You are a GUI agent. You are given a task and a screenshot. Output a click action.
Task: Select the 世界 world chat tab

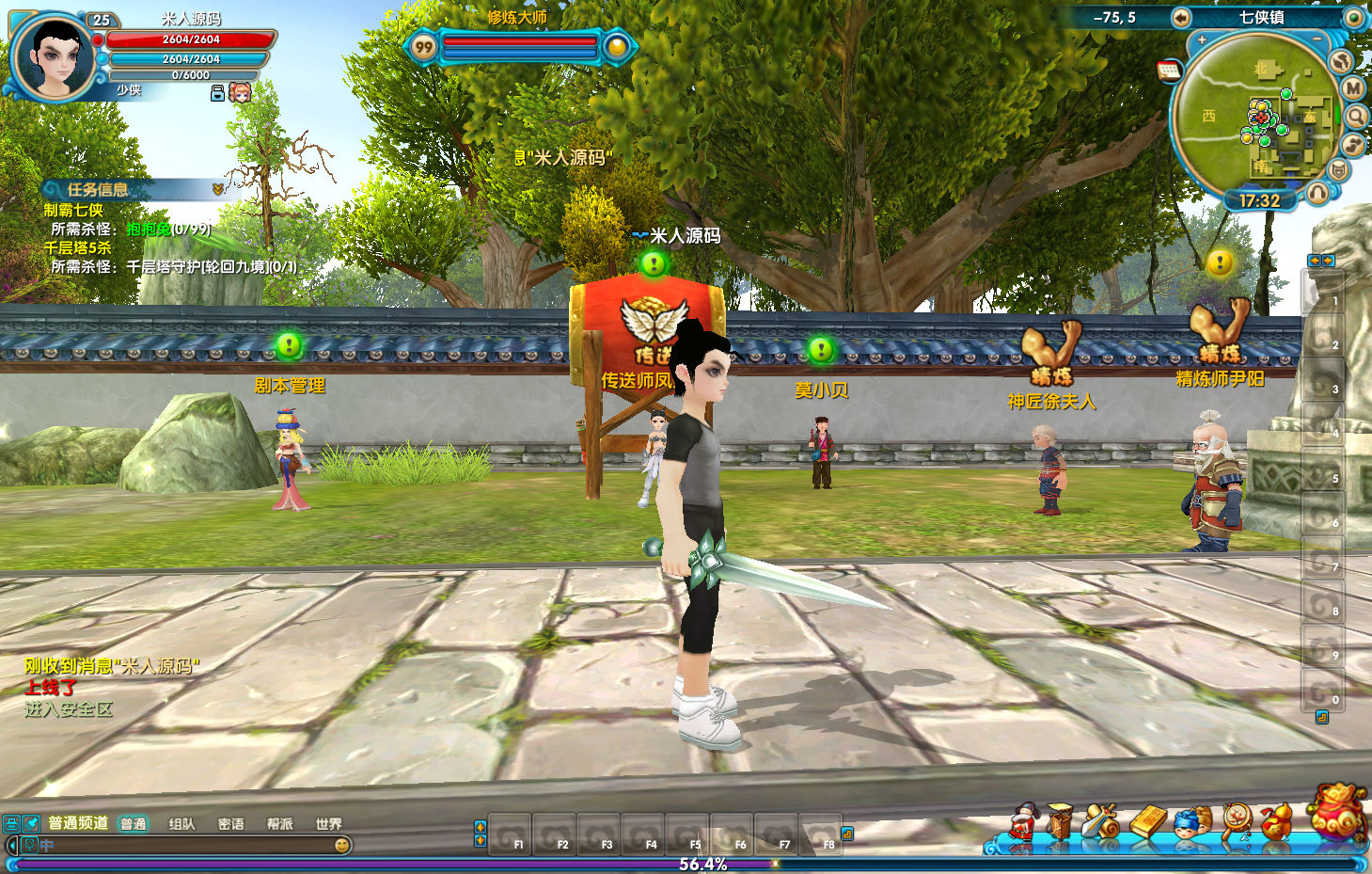(328, 824)
